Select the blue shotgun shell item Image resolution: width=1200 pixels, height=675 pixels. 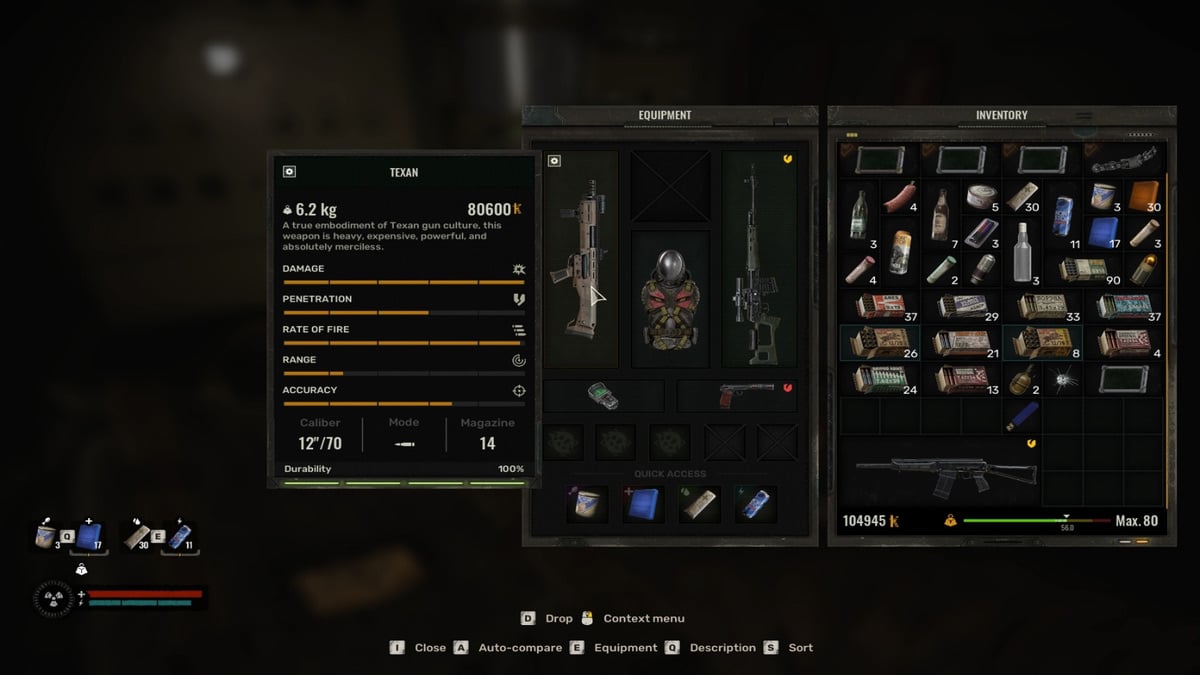pos(1022,417)
